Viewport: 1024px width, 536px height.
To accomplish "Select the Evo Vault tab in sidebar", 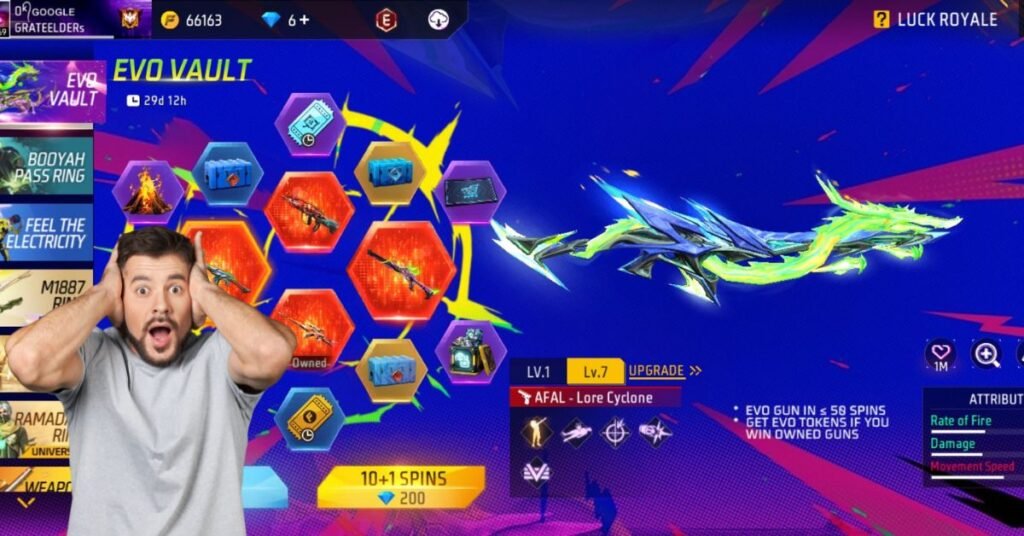I will click(52, 92).
